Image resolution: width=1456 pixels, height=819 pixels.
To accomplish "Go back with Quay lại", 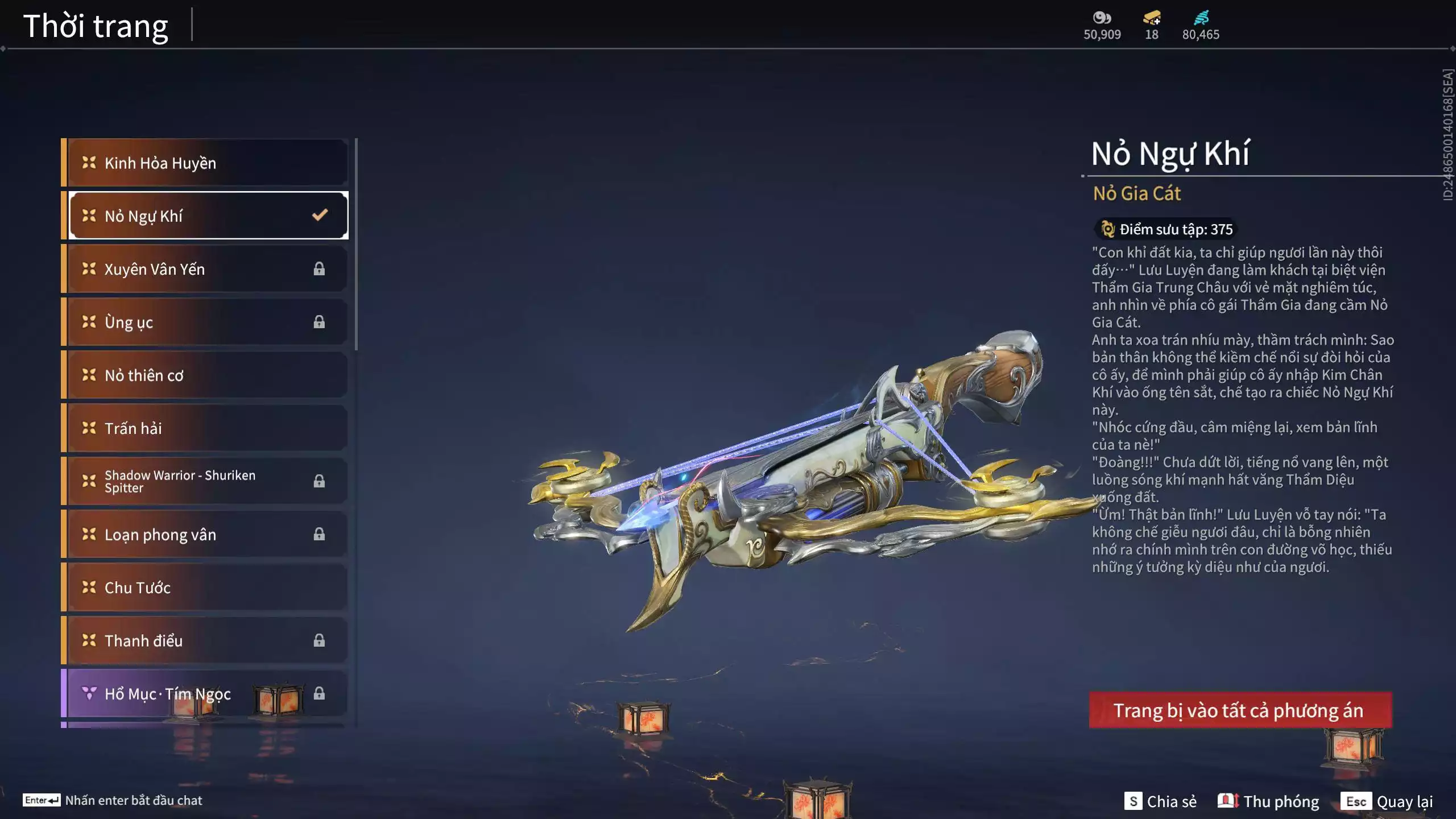I will (1387, 801).
